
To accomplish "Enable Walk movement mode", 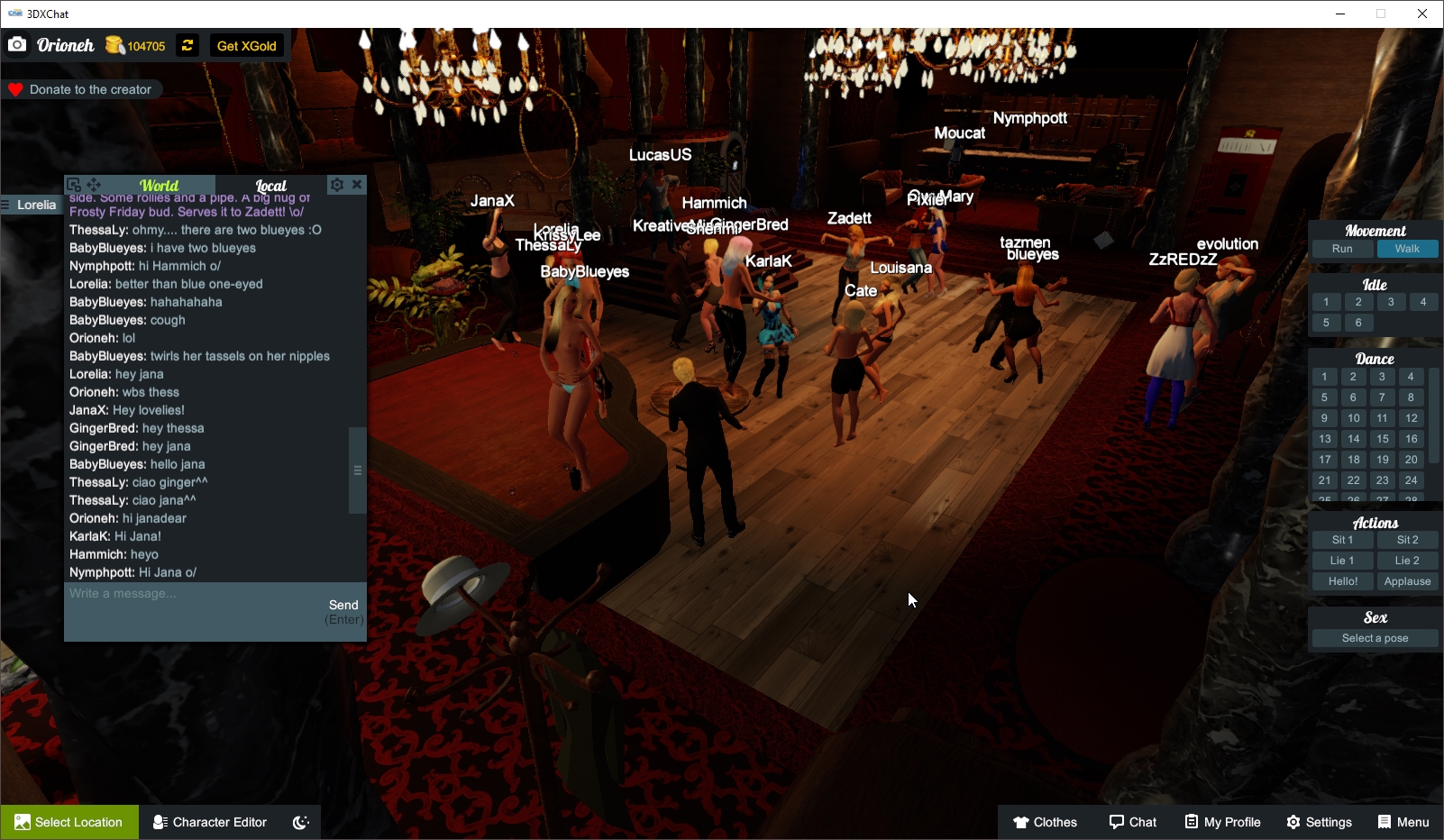I will (1407, 249).
